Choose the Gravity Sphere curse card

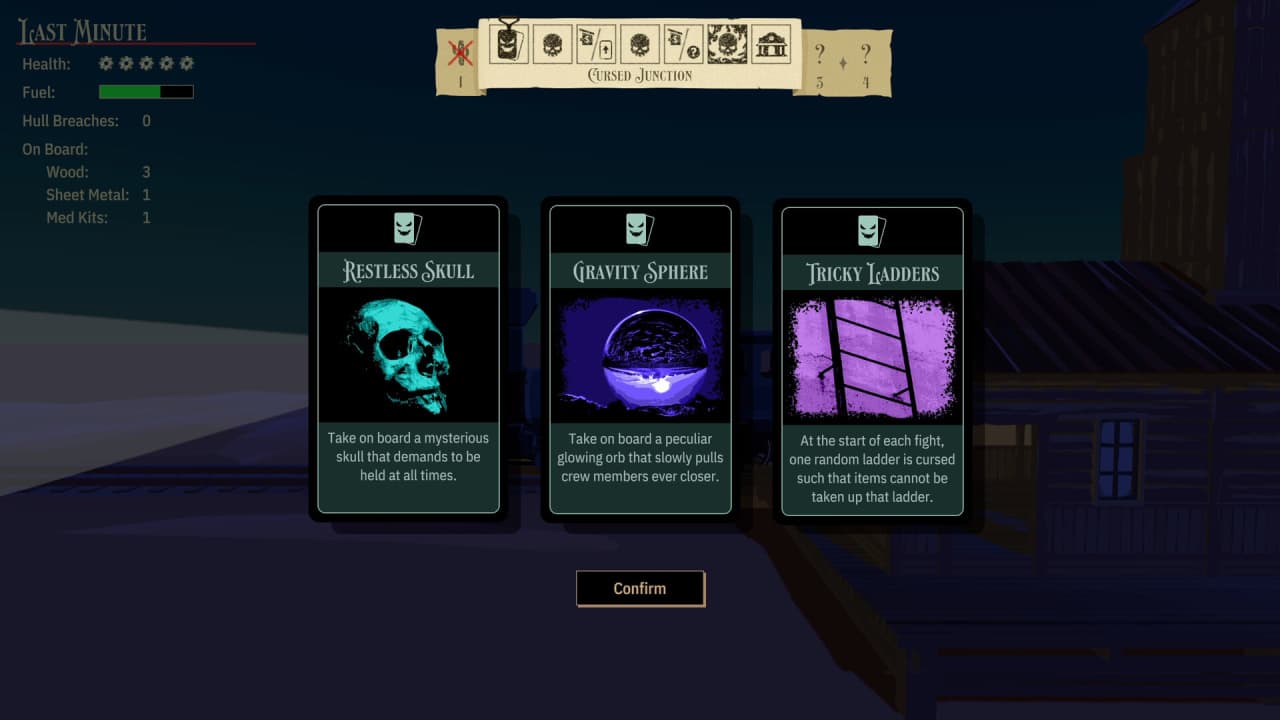coord(640,358)
